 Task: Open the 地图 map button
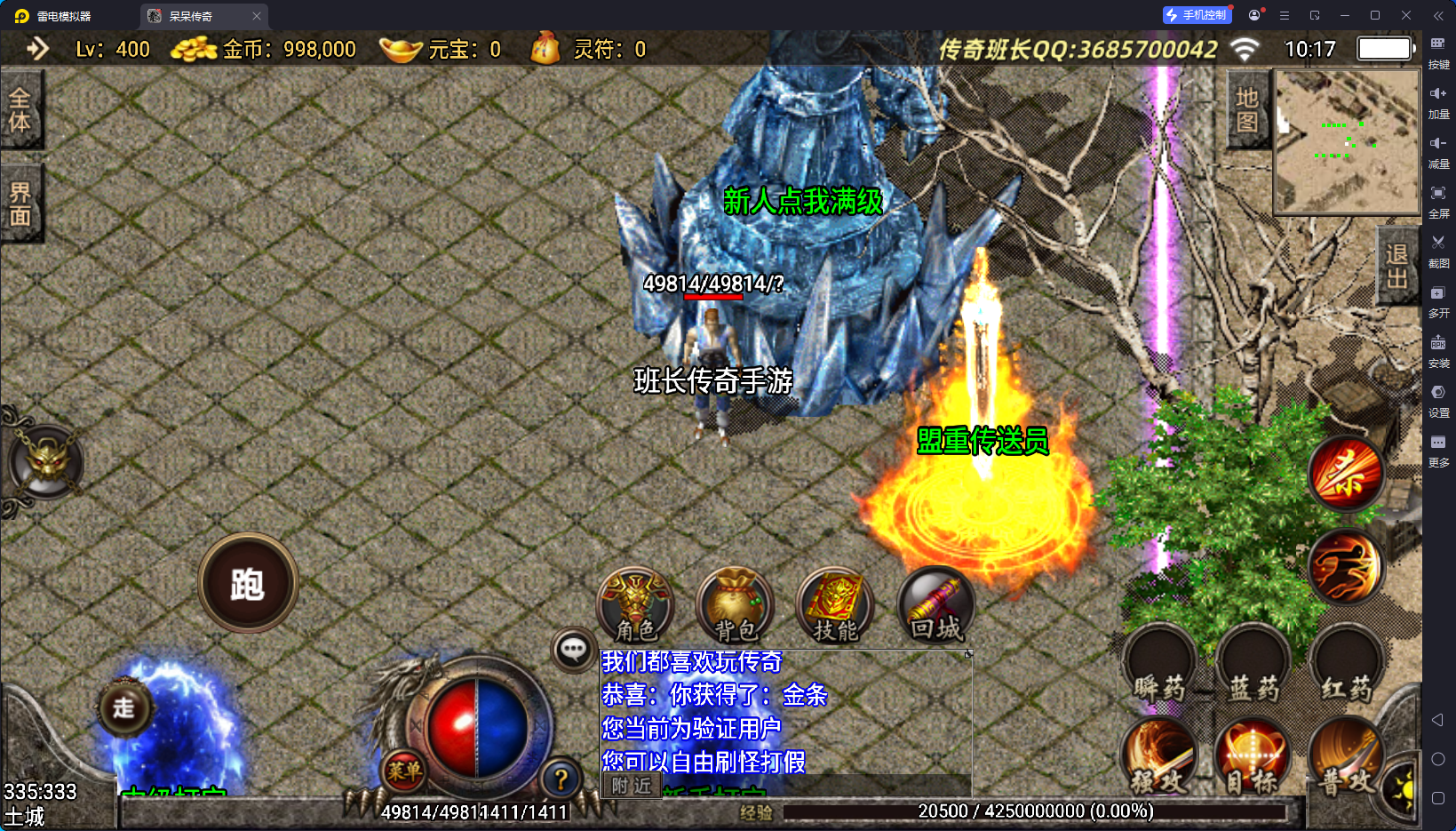tap(1246, 109)
